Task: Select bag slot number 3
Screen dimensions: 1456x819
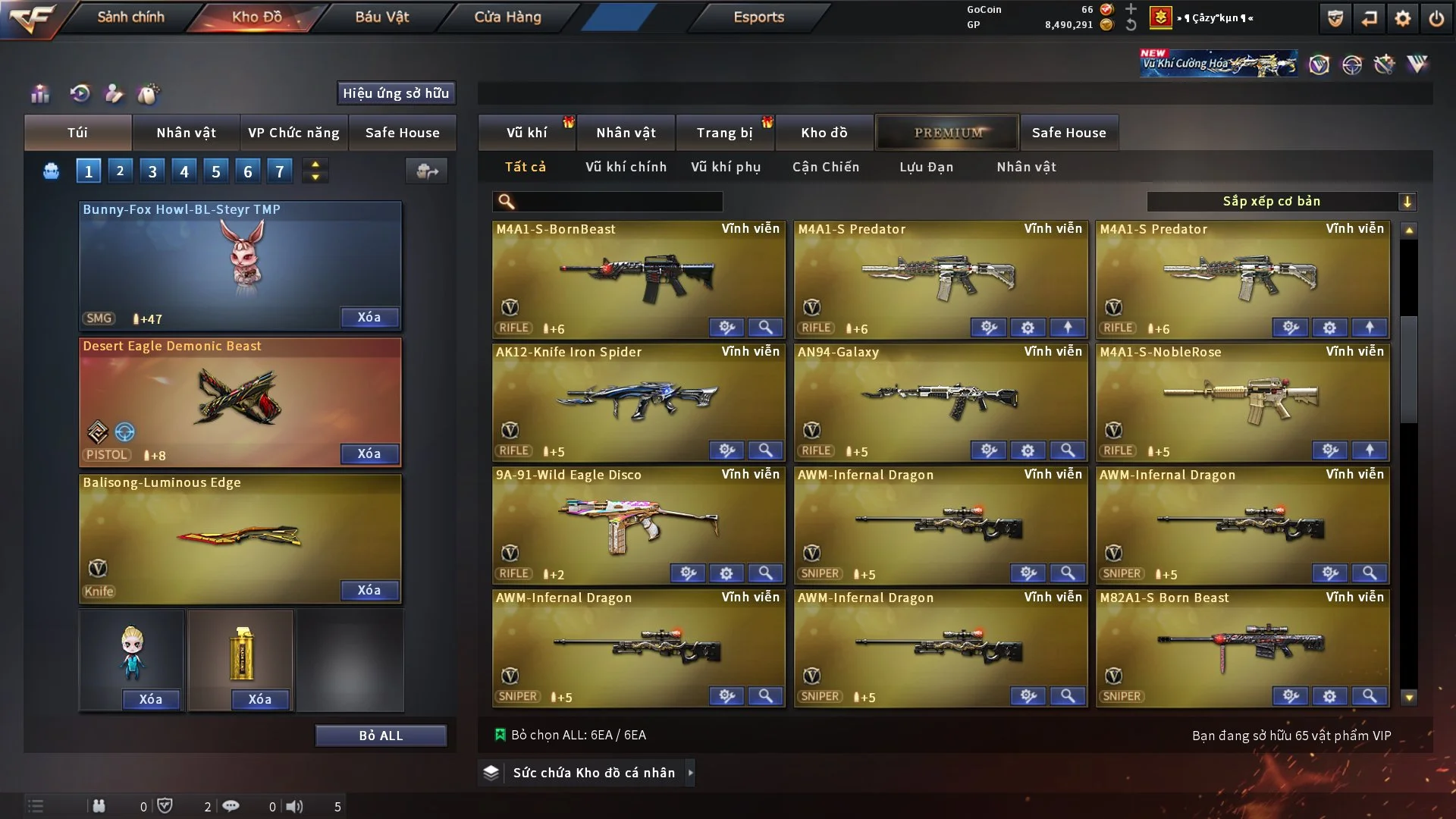Action: coord(152,171)
